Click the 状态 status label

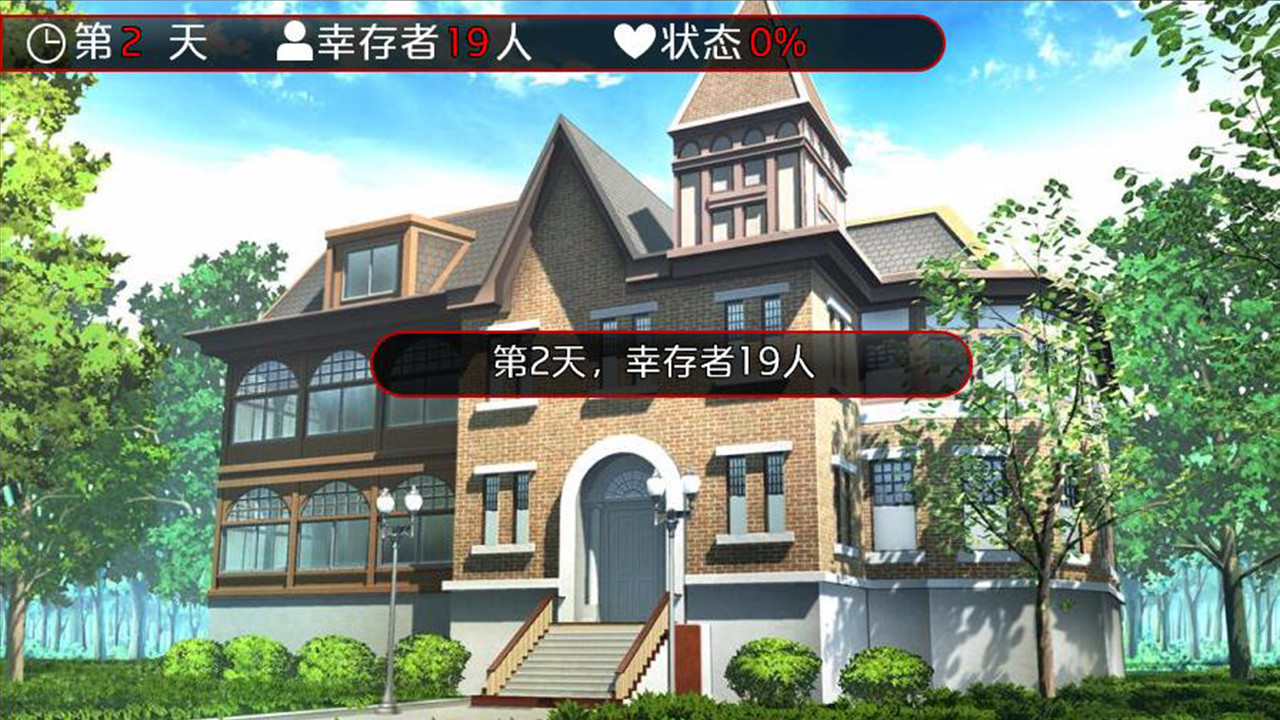click(703, 41)
